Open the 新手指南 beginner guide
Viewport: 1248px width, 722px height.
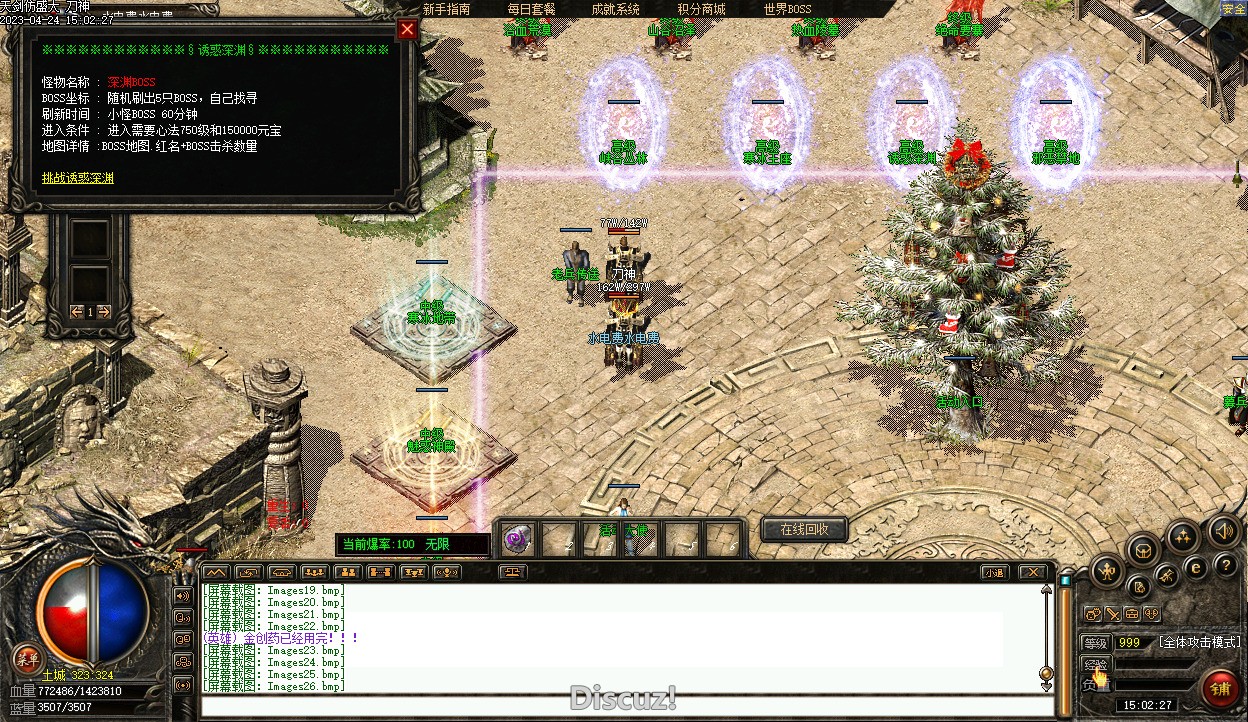click(x=446, y=9)
